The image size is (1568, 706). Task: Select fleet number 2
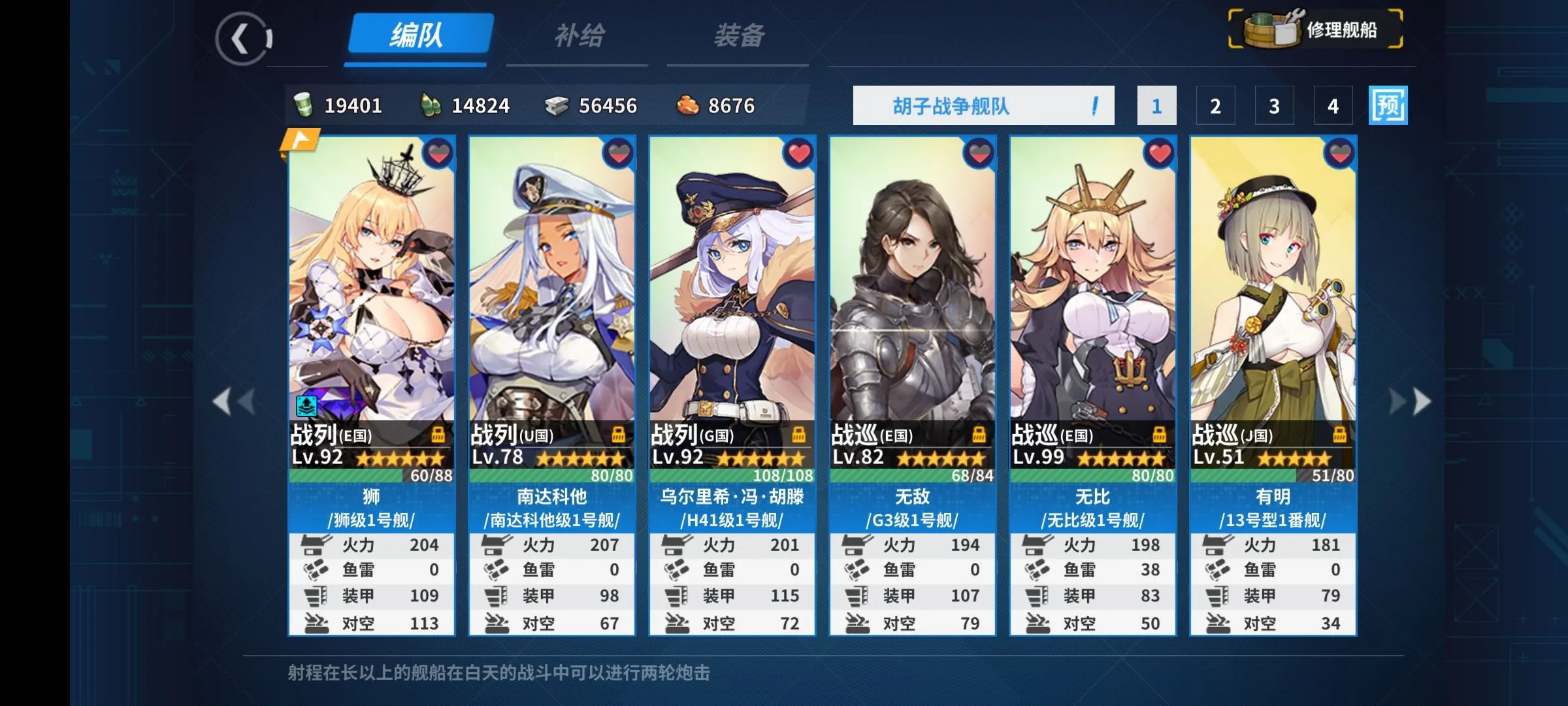[x=1215, y=106]
